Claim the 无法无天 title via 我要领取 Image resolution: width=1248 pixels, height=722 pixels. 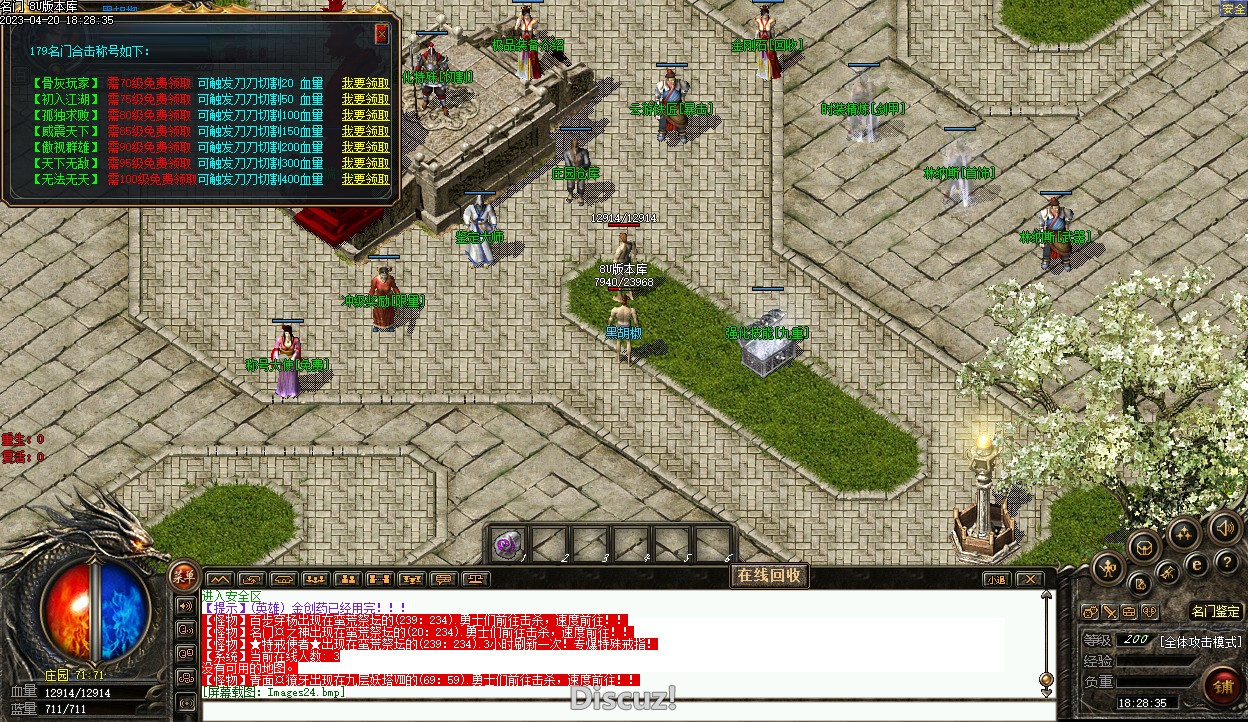365,179
